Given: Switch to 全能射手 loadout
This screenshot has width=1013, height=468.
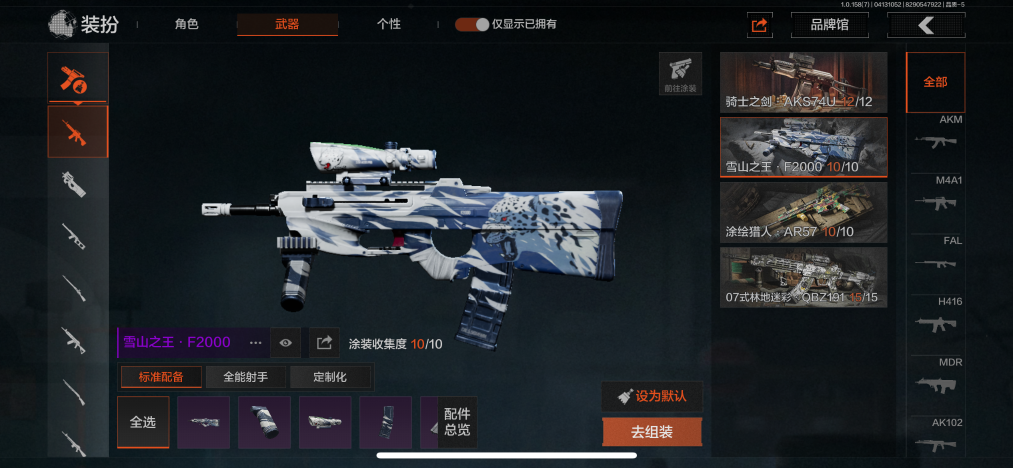Looking at the screenshot, I should coord(245,377).
